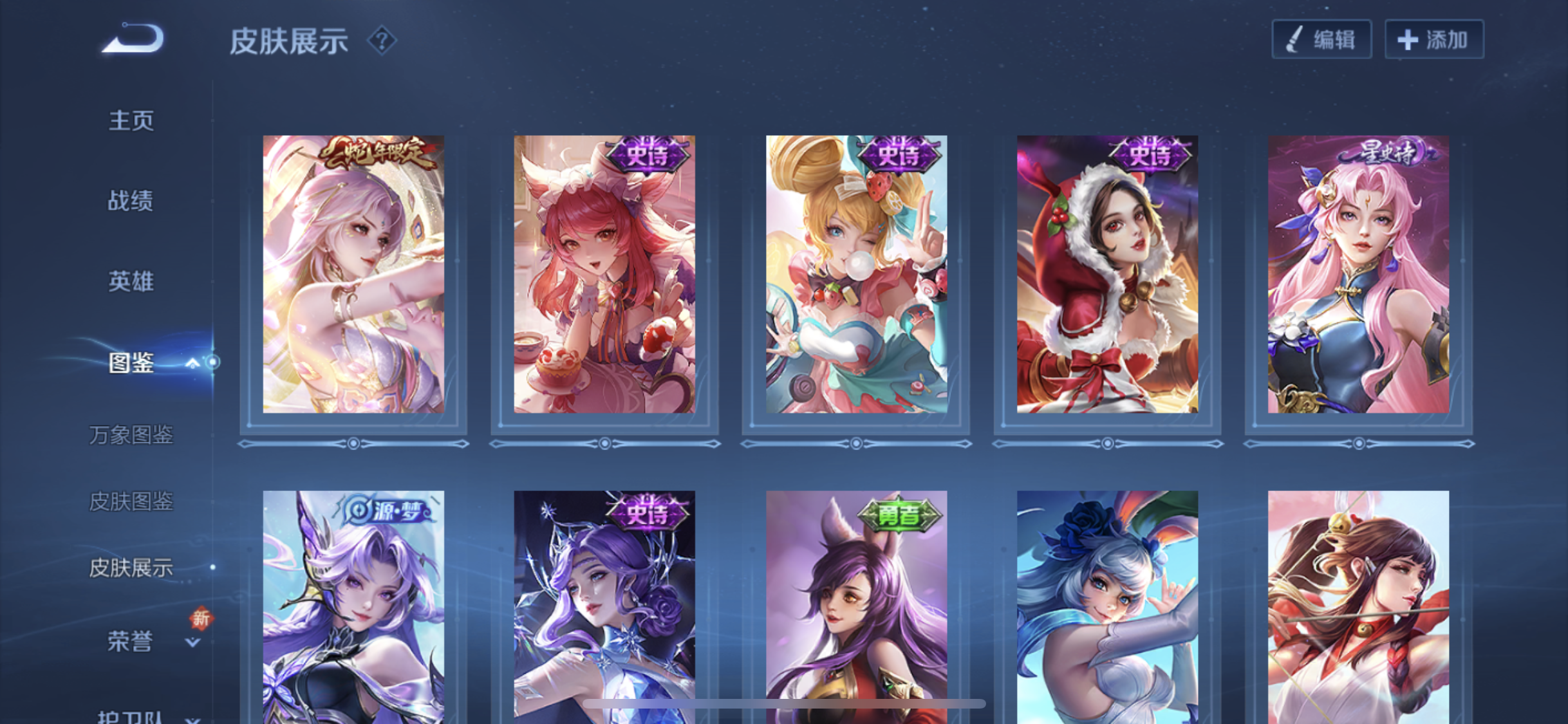Go back using the return arrow

[134, 38]
